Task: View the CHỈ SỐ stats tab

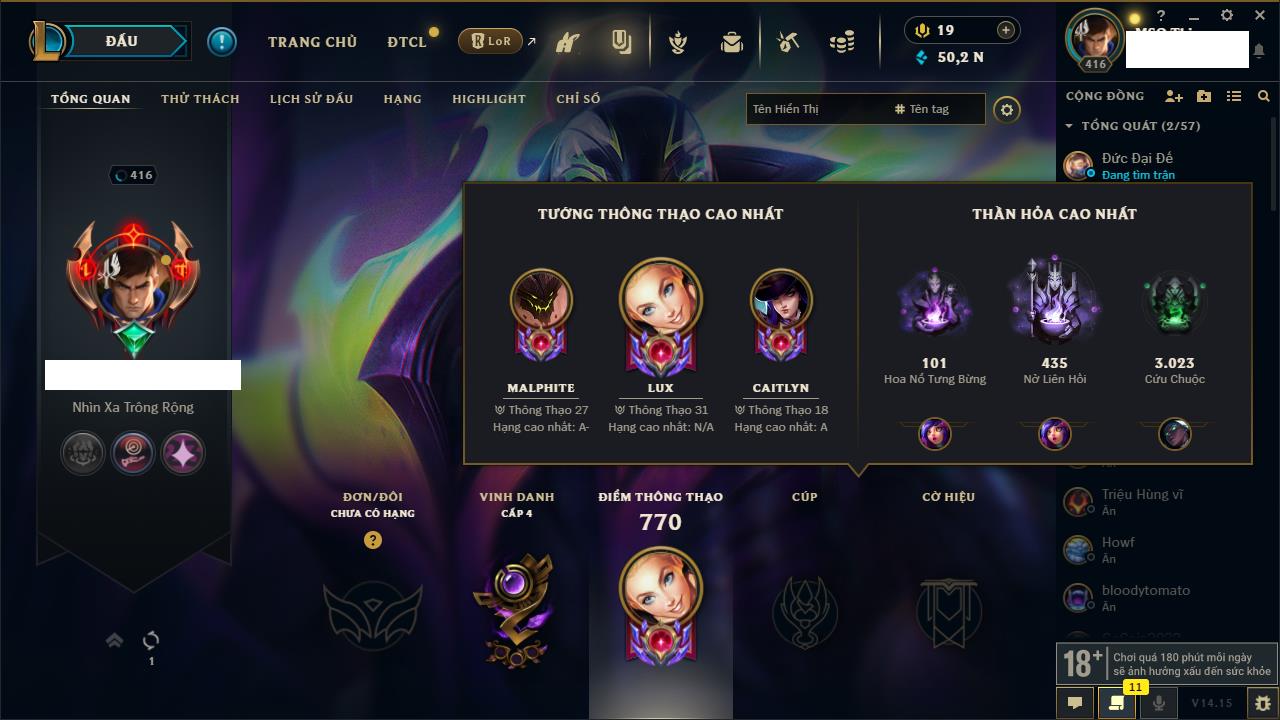Action: (578, 99)
